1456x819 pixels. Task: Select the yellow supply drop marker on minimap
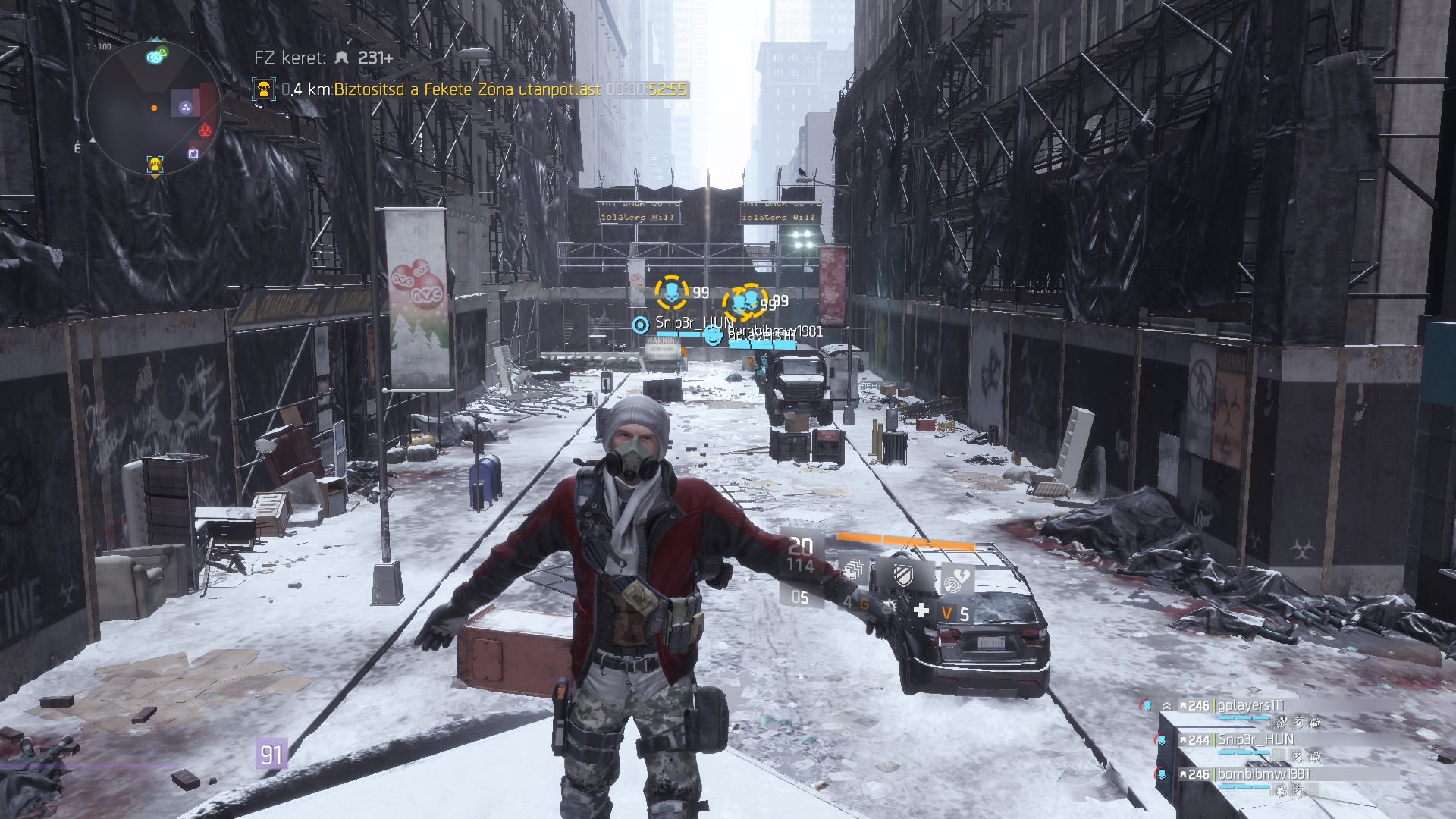pyautogui.click(x=155, y=165)
